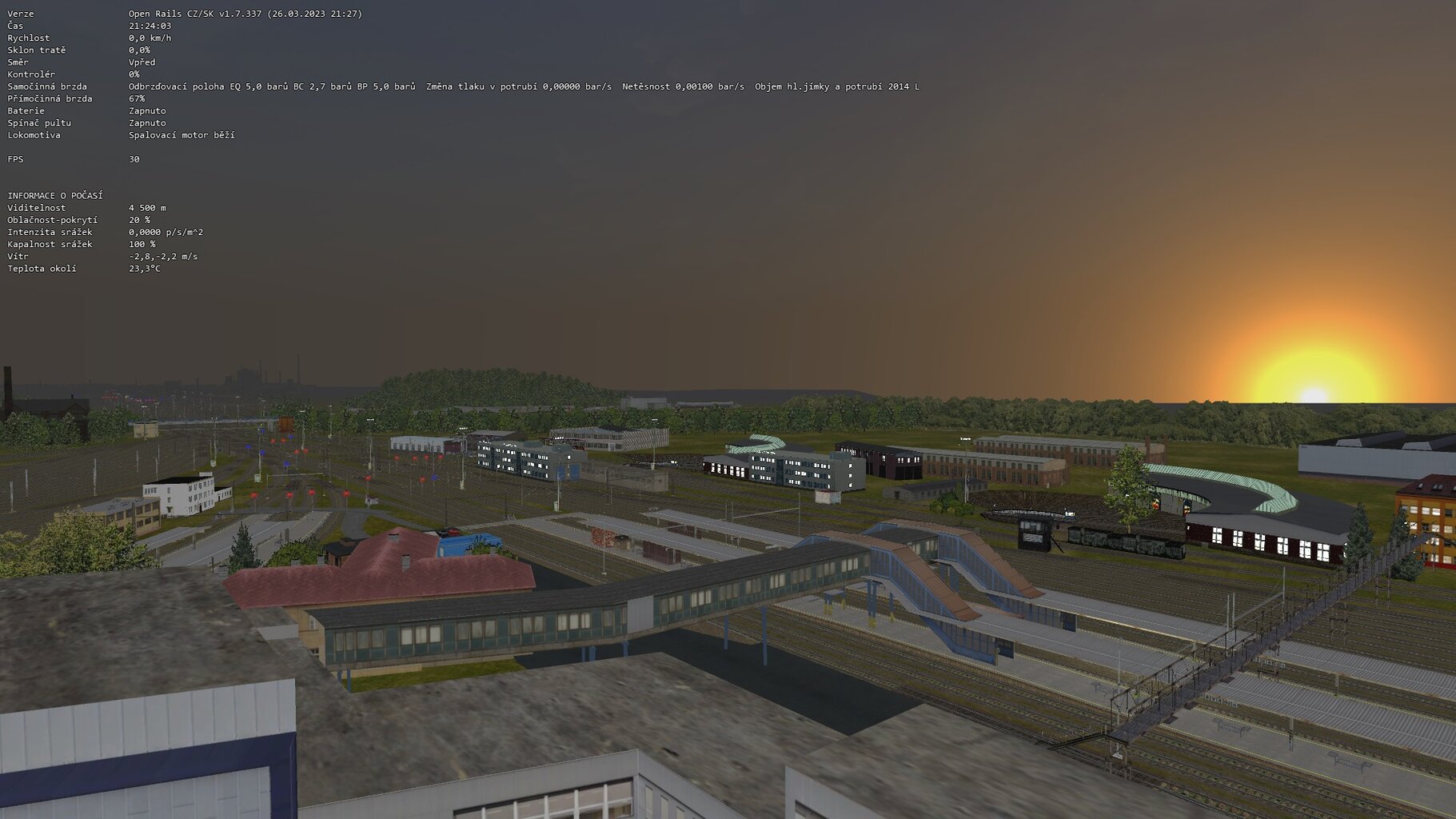1456x819 pixels.
Task: Select the FPS counter showing 30
Action: pos(133,158)
